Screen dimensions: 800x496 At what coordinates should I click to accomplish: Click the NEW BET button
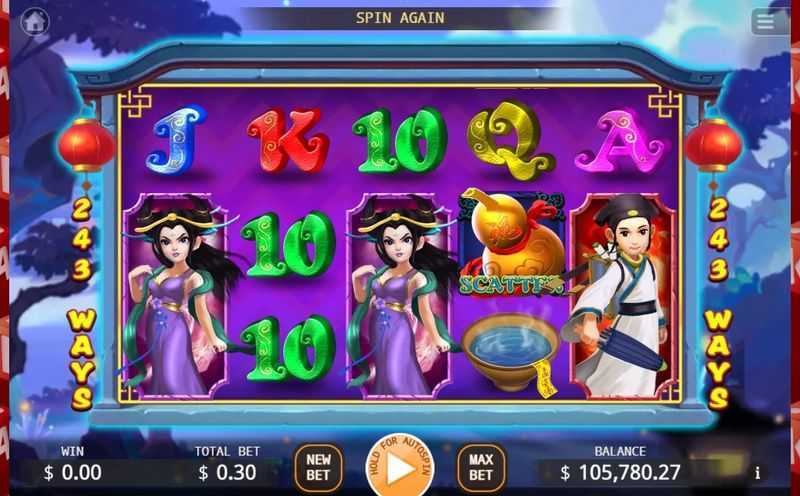click(x=318, y=467)
